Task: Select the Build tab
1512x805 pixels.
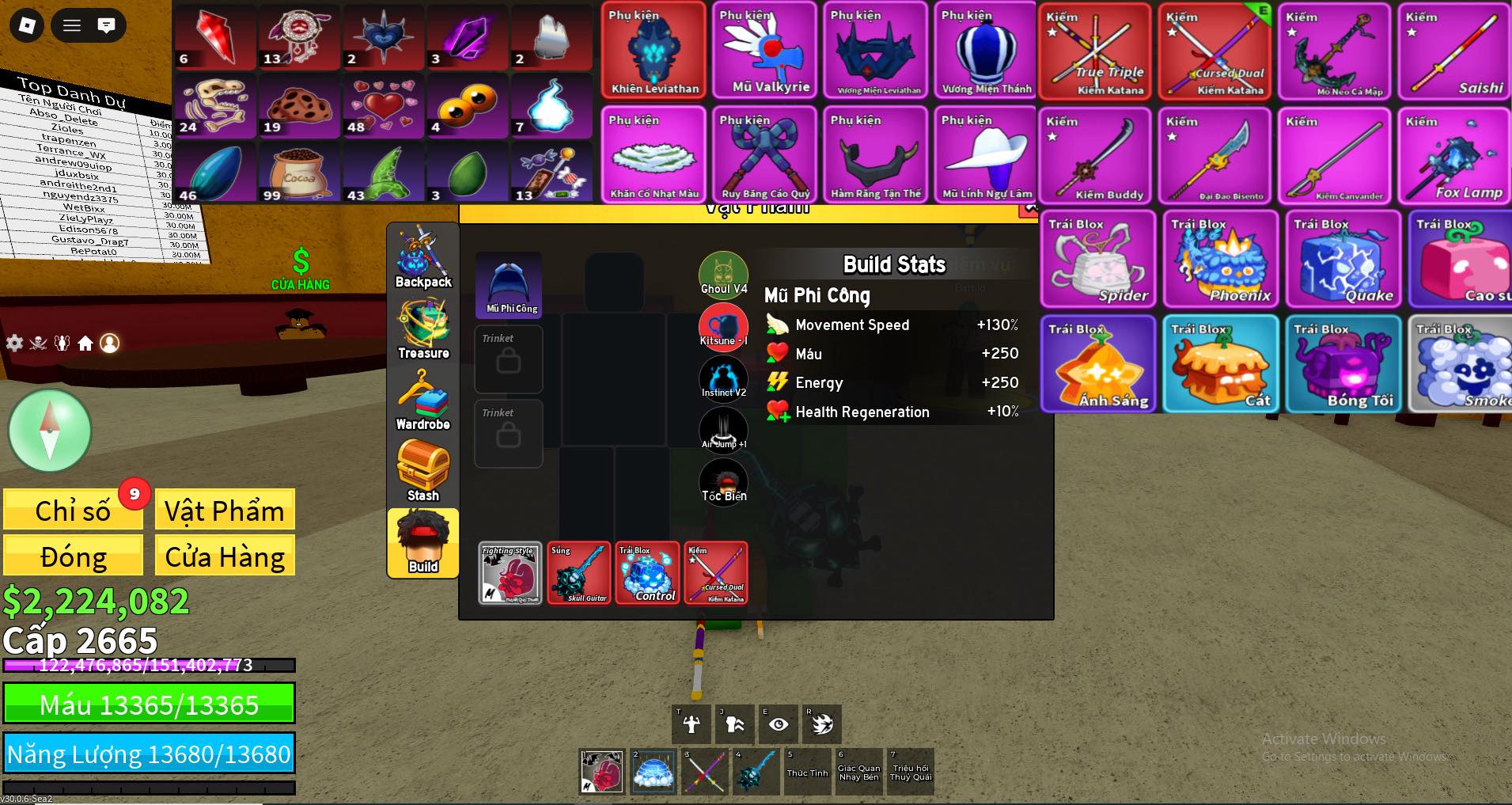Action: click(x=423, y=543)
